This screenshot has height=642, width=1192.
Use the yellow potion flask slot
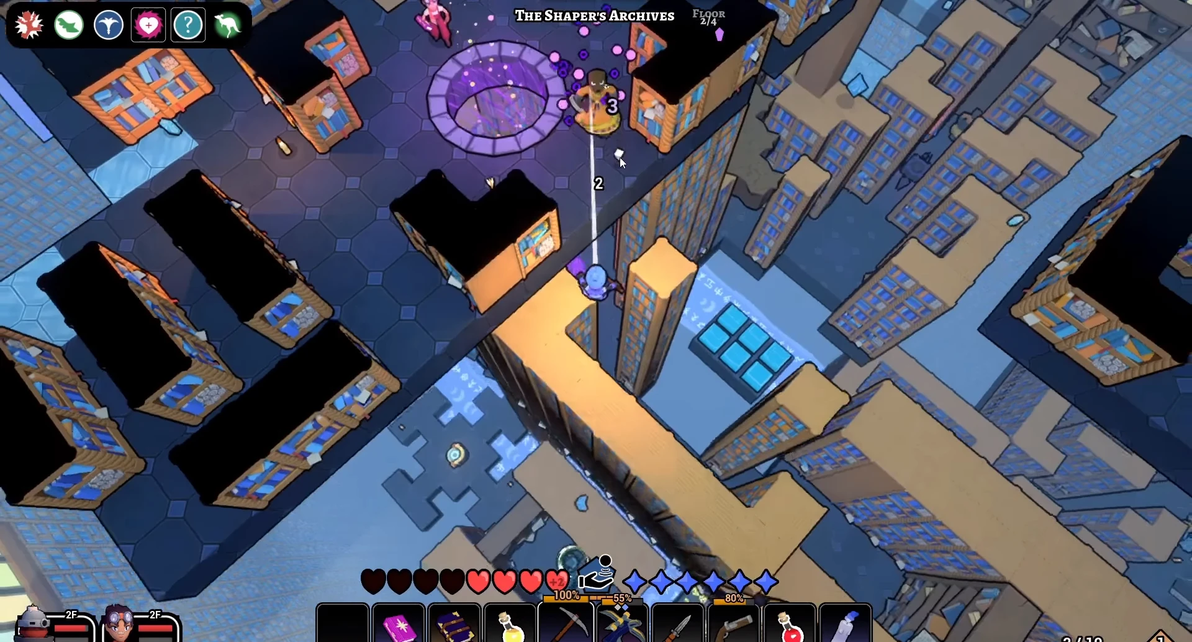(x=510, y=626)
